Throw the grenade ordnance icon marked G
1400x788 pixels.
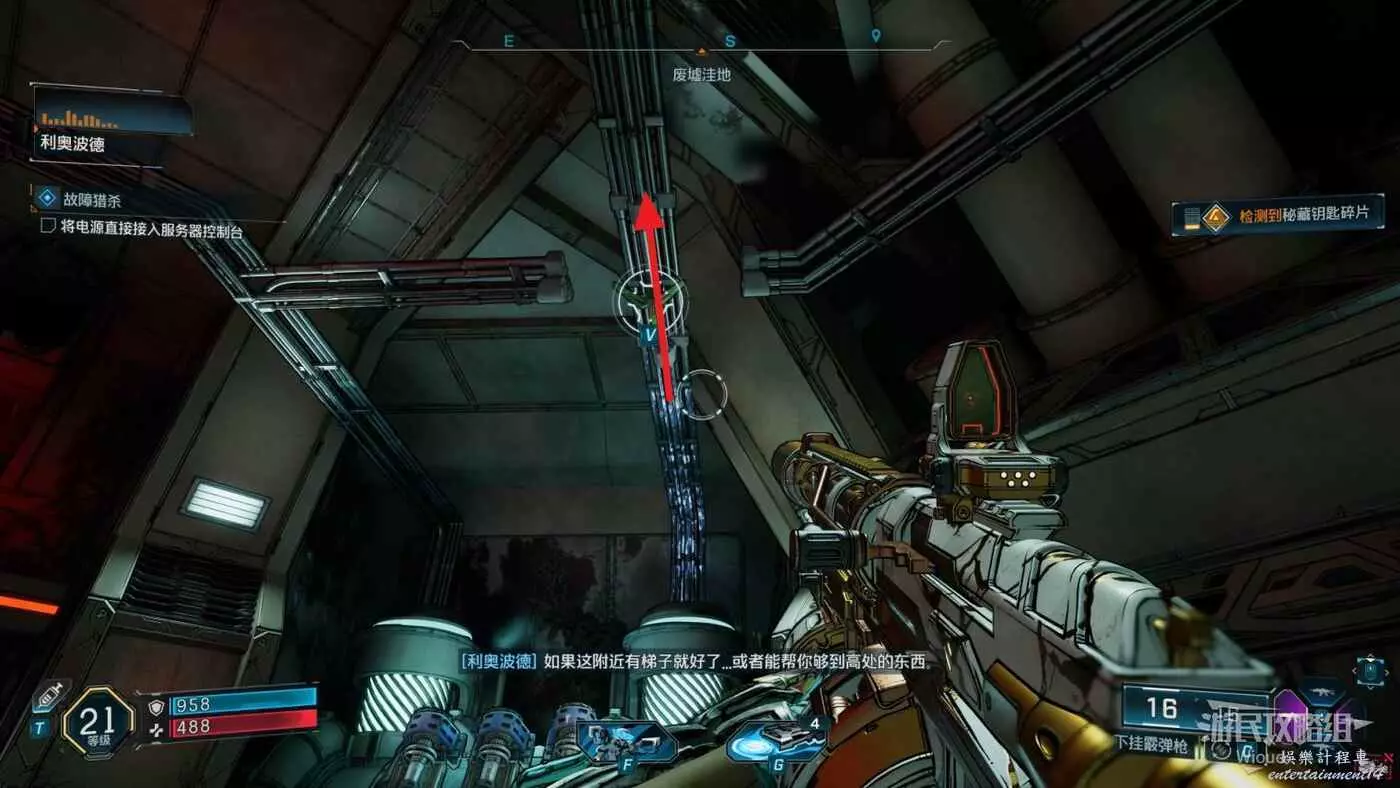pyautogui.click(x=775, y=742)
